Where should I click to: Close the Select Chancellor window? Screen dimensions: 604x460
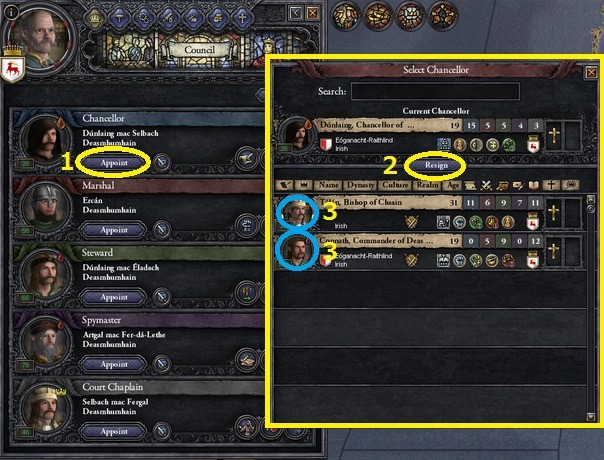pos(590,72)
